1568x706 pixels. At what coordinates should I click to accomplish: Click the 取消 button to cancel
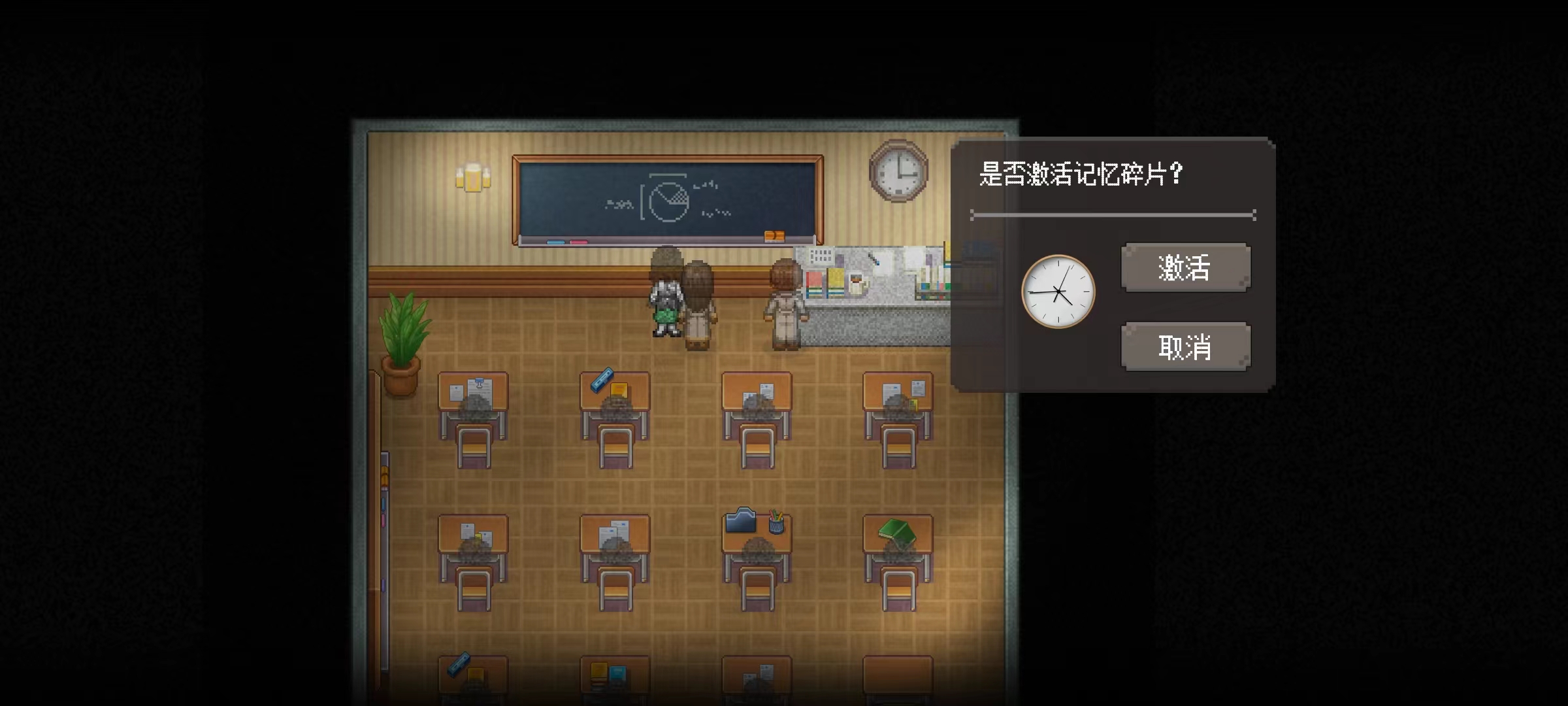(1184, 346)
